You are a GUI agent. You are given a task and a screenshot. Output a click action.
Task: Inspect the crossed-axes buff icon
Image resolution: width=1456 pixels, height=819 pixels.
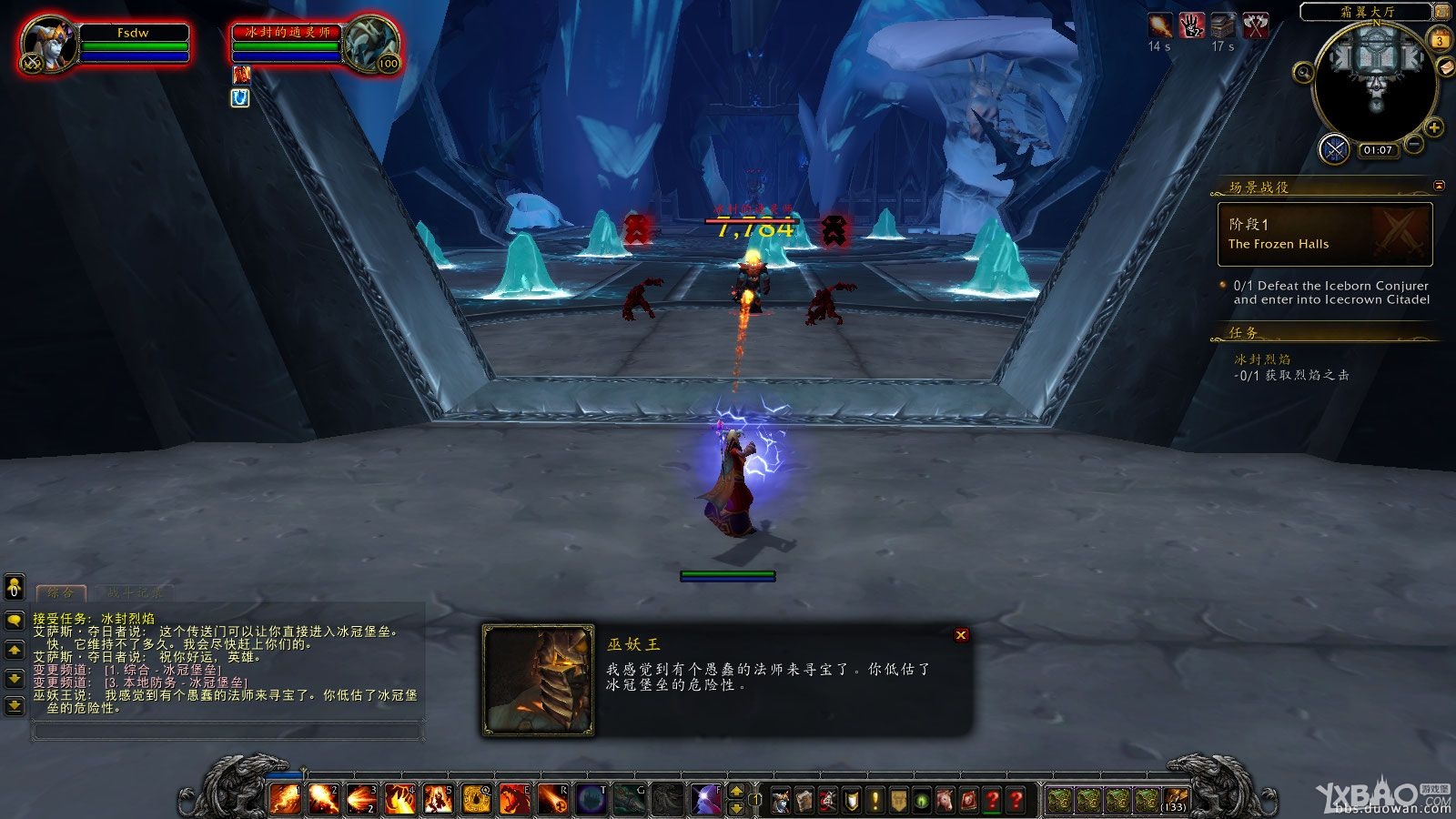point(1257,25)
